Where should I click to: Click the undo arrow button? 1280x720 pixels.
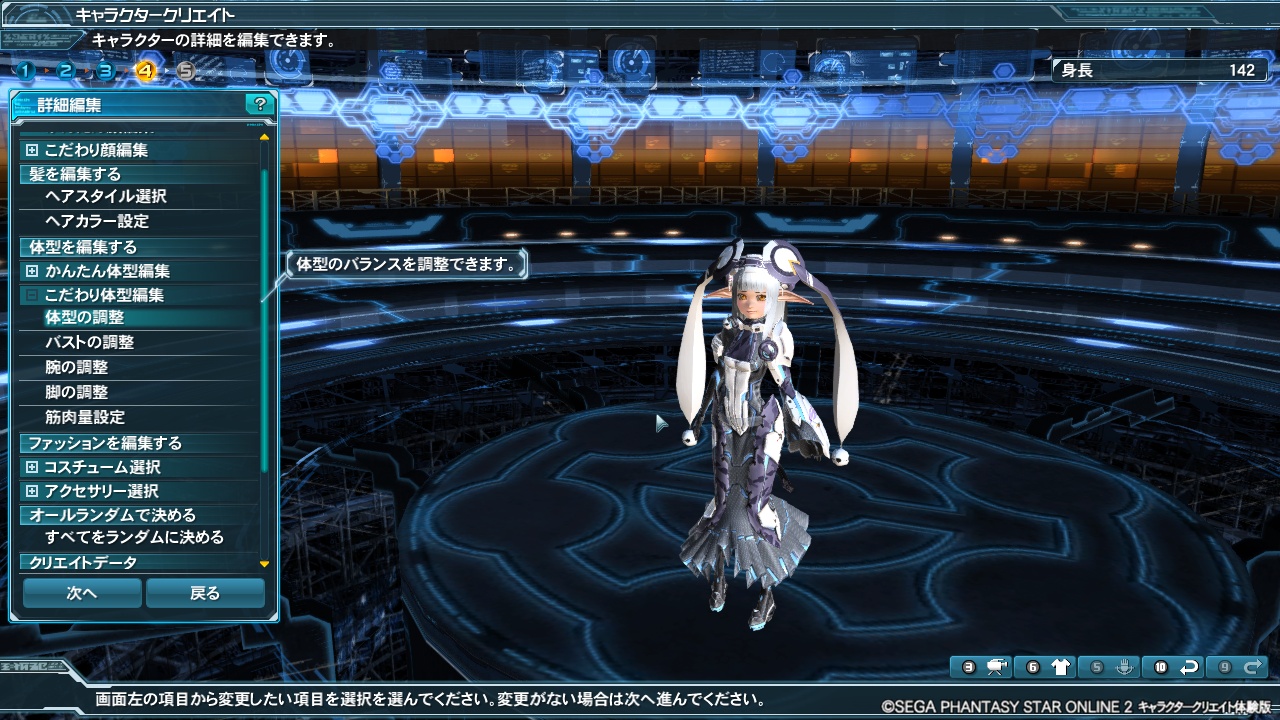[1189, 667]
